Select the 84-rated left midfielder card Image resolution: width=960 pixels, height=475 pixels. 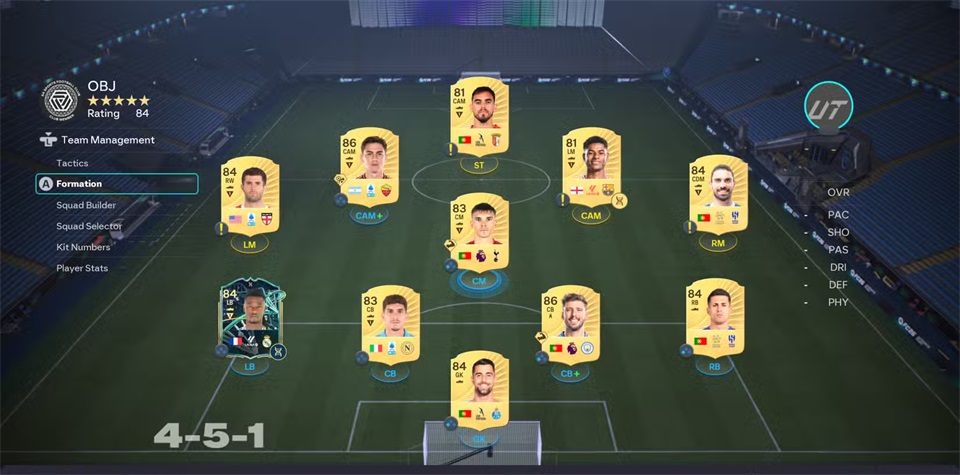click(249, 195)
